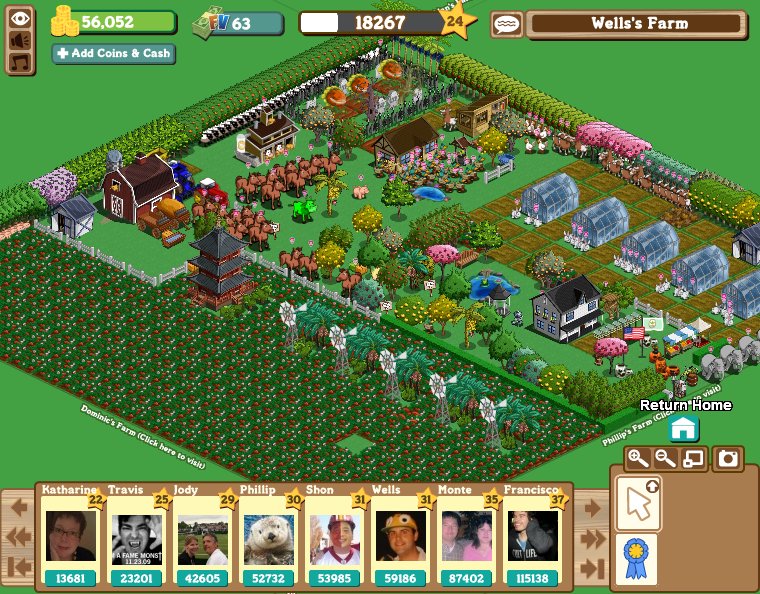Toggle the eye visibility icon
Screen dimensions: 760x594
coord(20,17)
